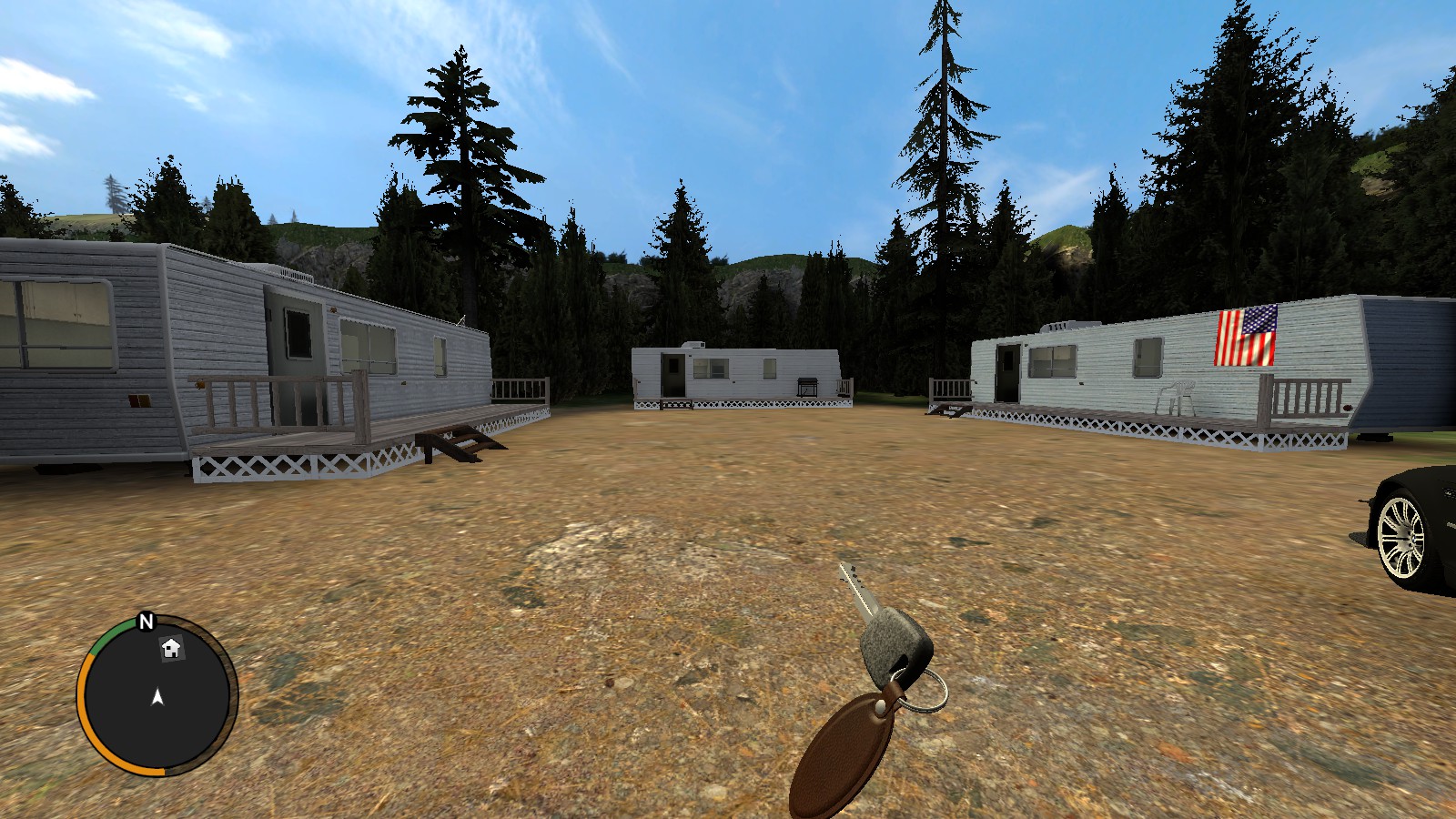Viewport: 1456px width, 819px height.
Task: Select the barbecue grill beside the center trailer
Action: (x=806, y=386)
